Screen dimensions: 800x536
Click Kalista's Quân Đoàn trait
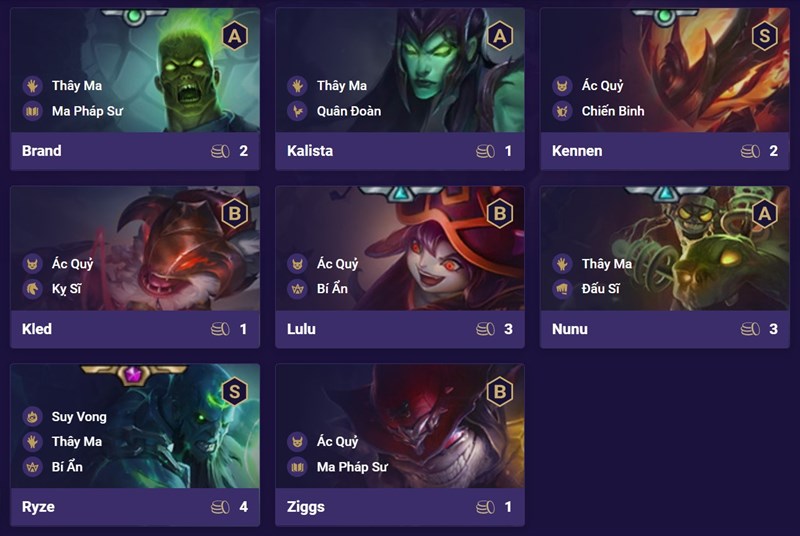348,111
